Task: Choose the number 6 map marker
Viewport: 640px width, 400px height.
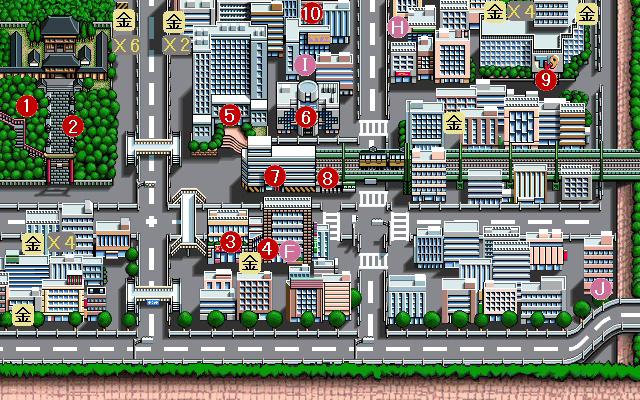Action: (306, 116)
